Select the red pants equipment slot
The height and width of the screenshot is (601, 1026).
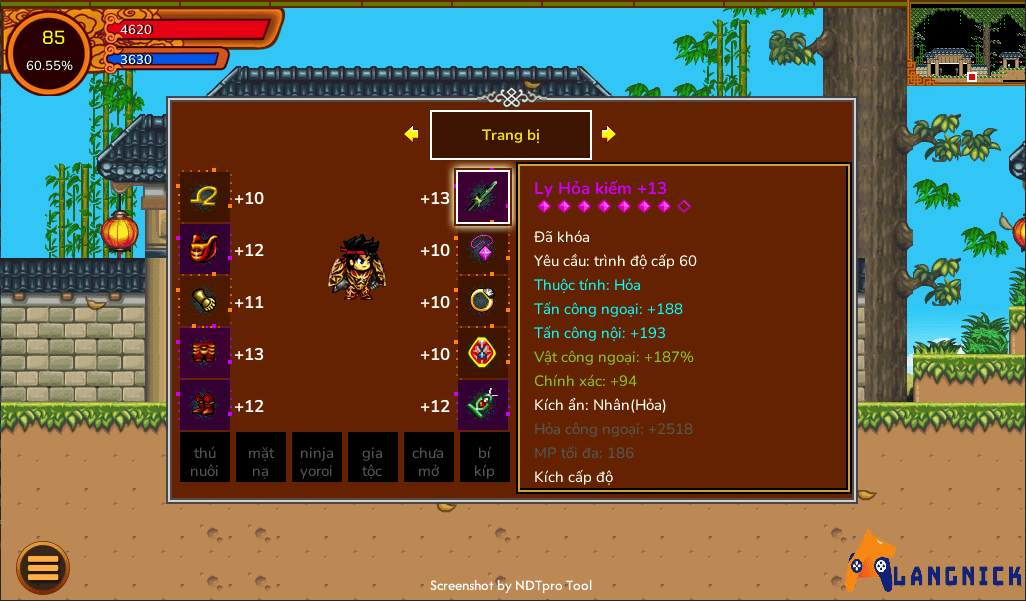coord(205,353)
